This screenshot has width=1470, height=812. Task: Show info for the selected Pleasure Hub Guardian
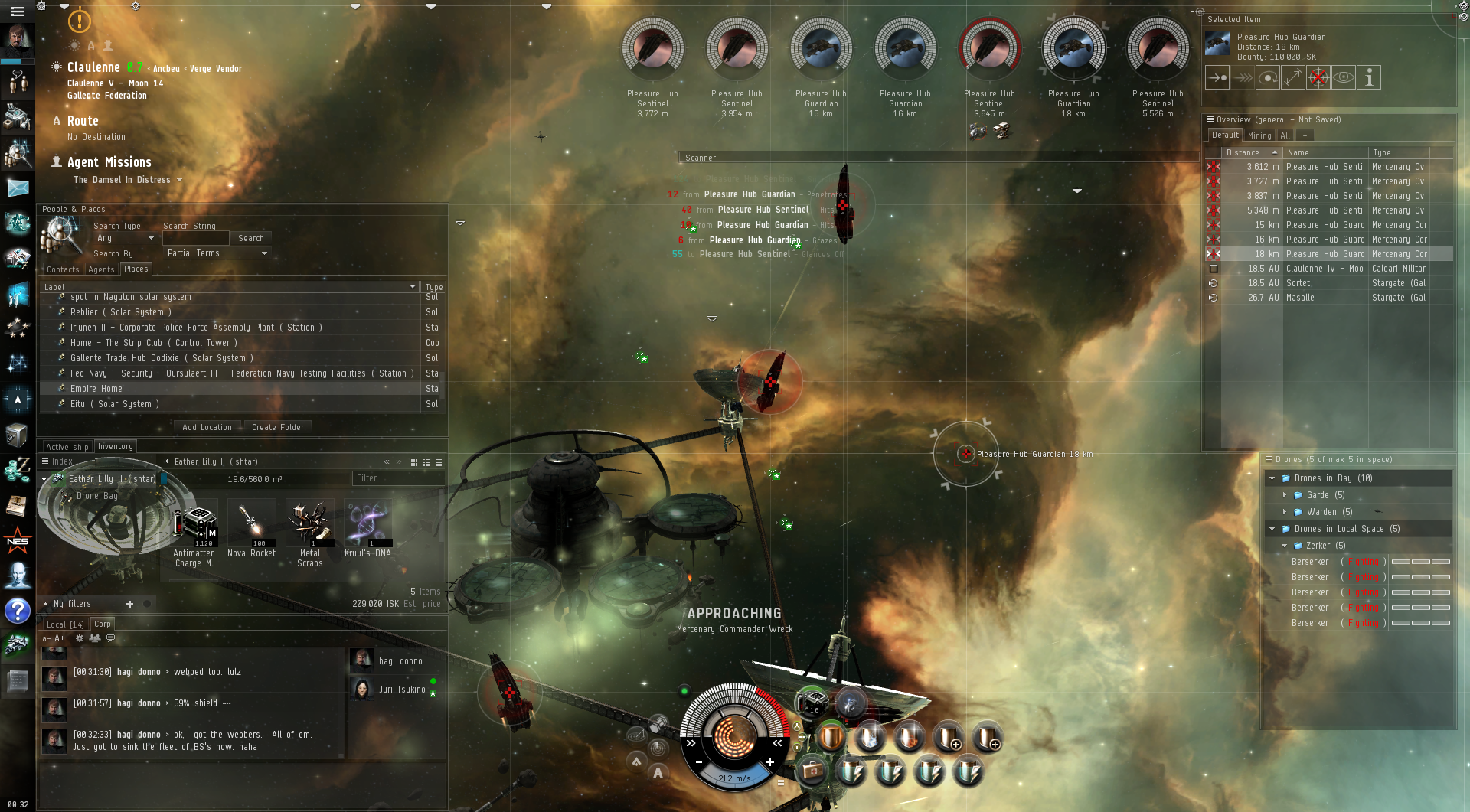pyautogui.click(x=1369, y=77)
